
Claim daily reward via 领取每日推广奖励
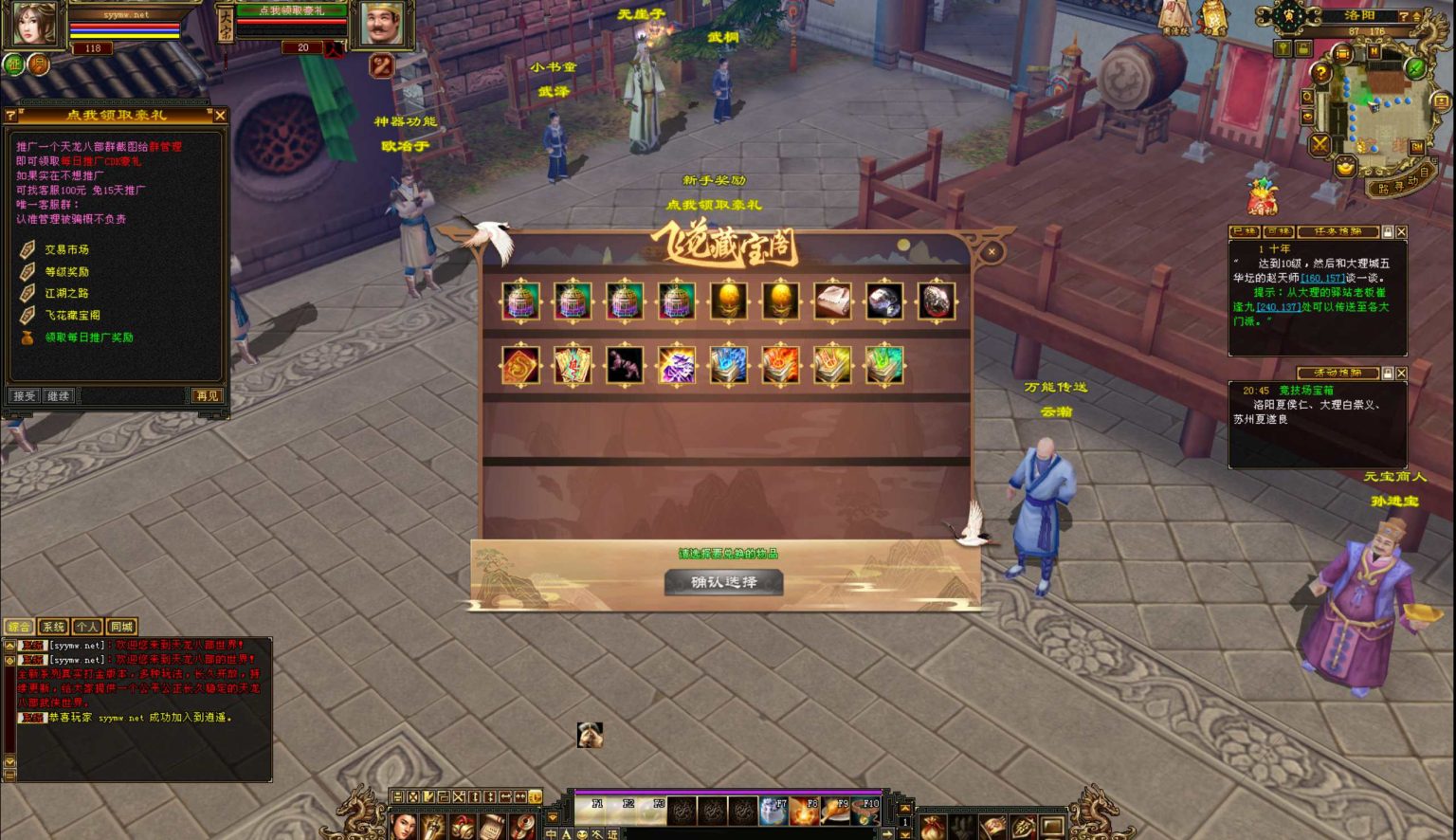click(x=89, y=337)
